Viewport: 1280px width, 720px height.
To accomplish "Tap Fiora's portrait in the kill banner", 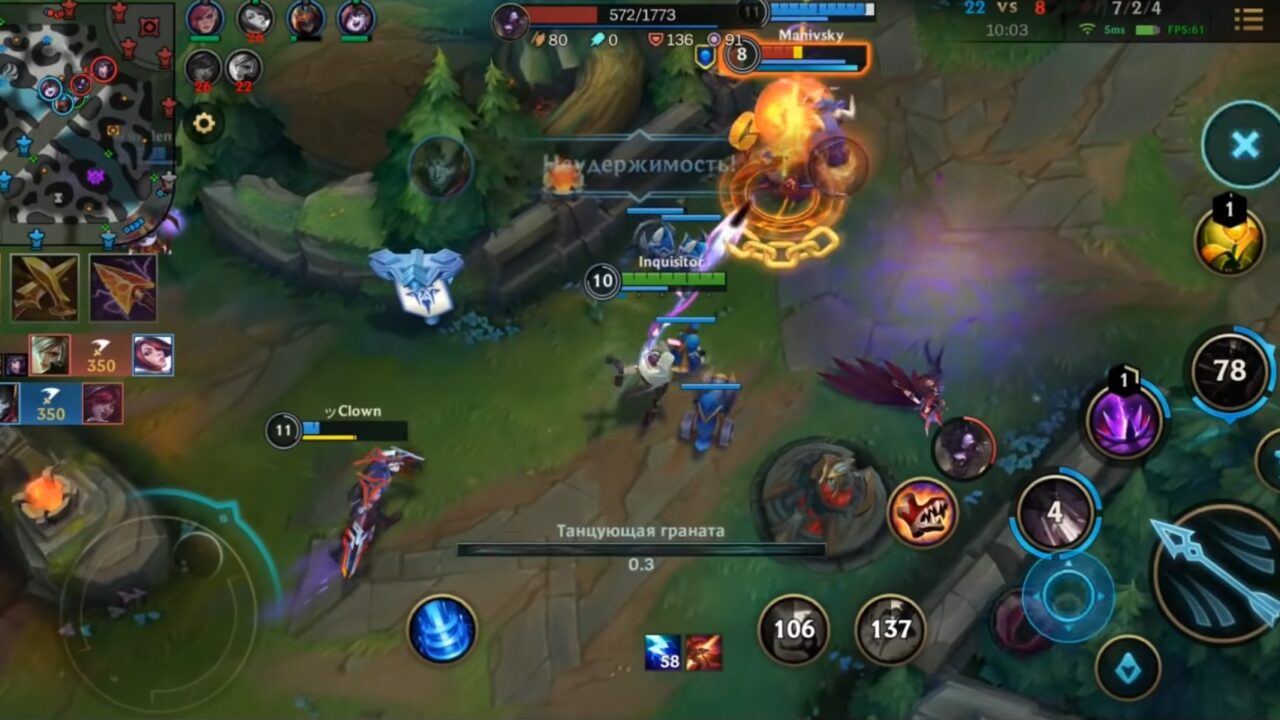I will pos(155,355).
